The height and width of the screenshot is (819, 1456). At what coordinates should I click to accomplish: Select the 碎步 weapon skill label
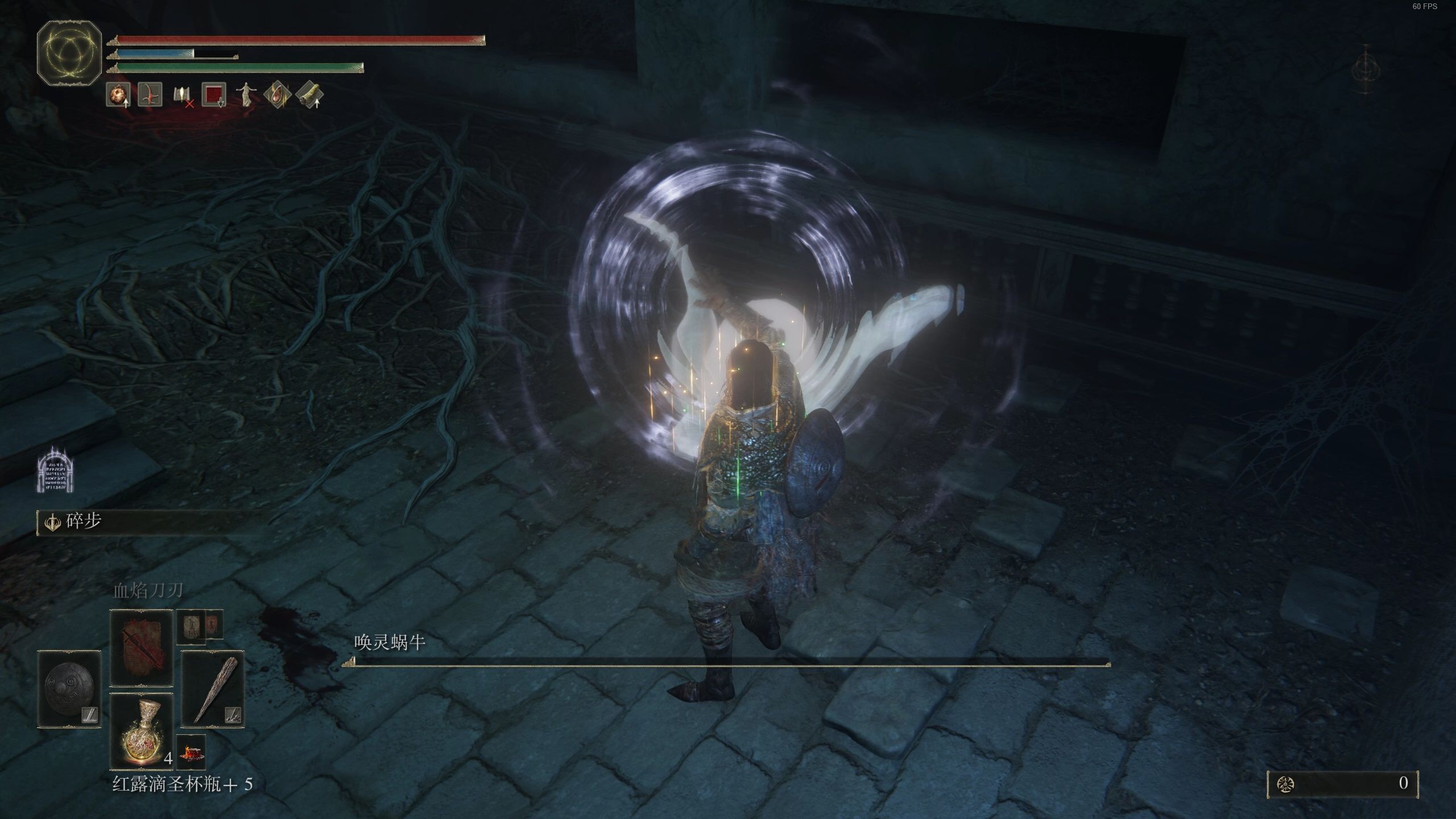tap(84, 522)
